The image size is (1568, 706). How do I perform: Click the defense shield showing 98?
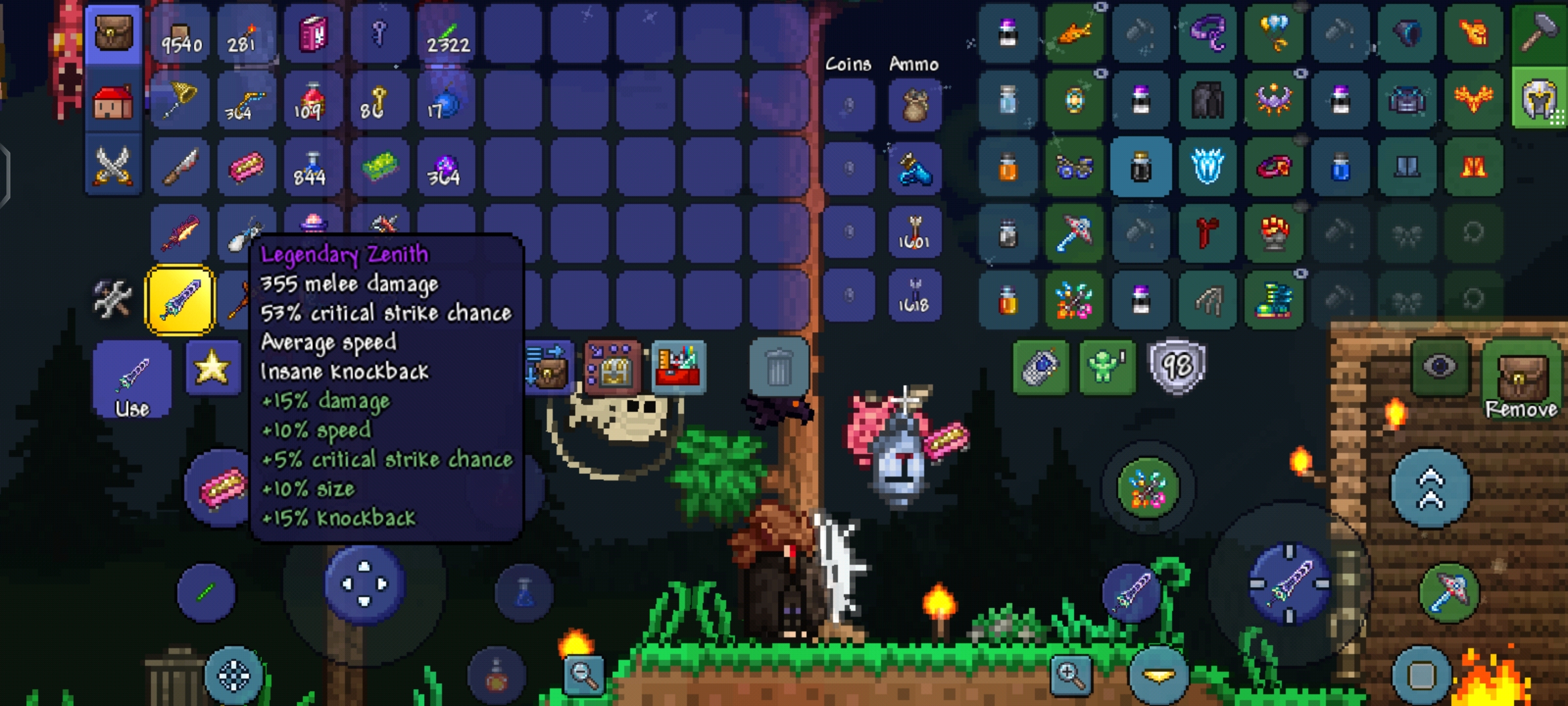[1177, 366]
